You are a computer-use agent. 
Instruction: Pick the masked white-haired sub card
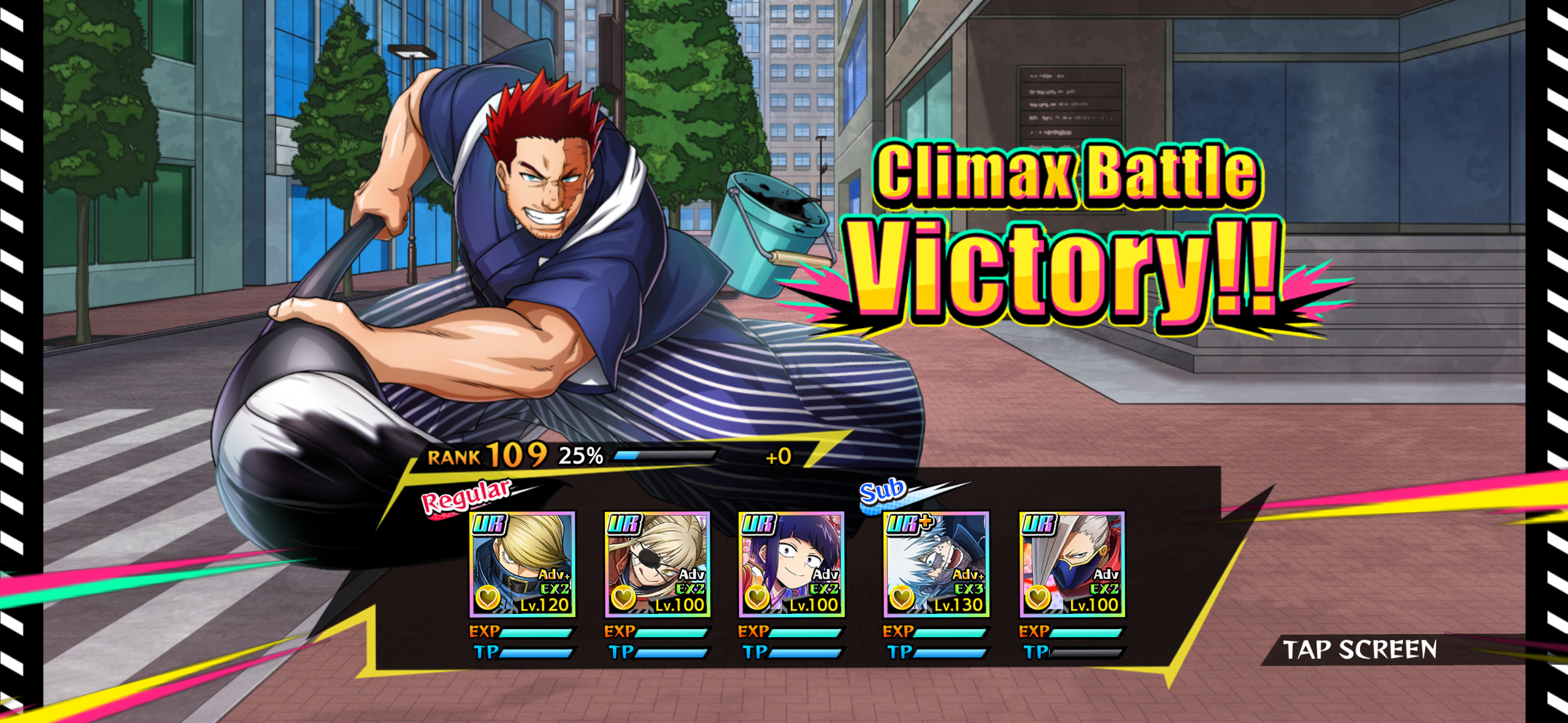pyautogui.click(x=1072, y=564)
